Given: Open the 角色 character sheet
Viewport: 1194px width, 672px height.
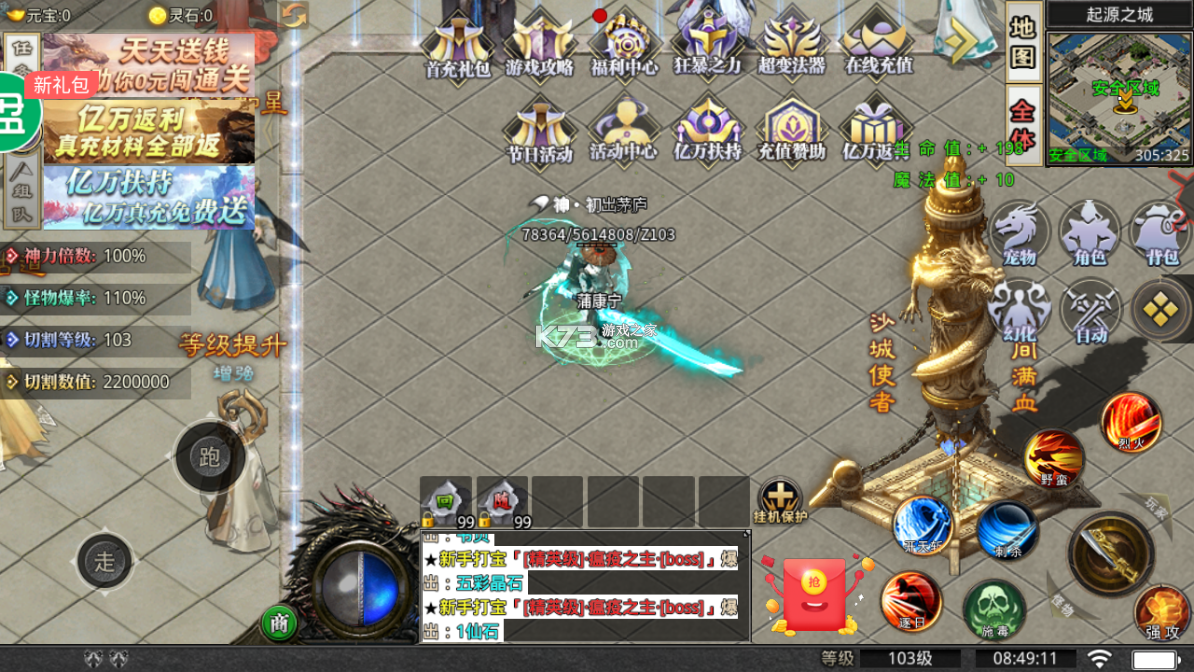Looking at the screenshot, I should click(x=1089, y=232).
